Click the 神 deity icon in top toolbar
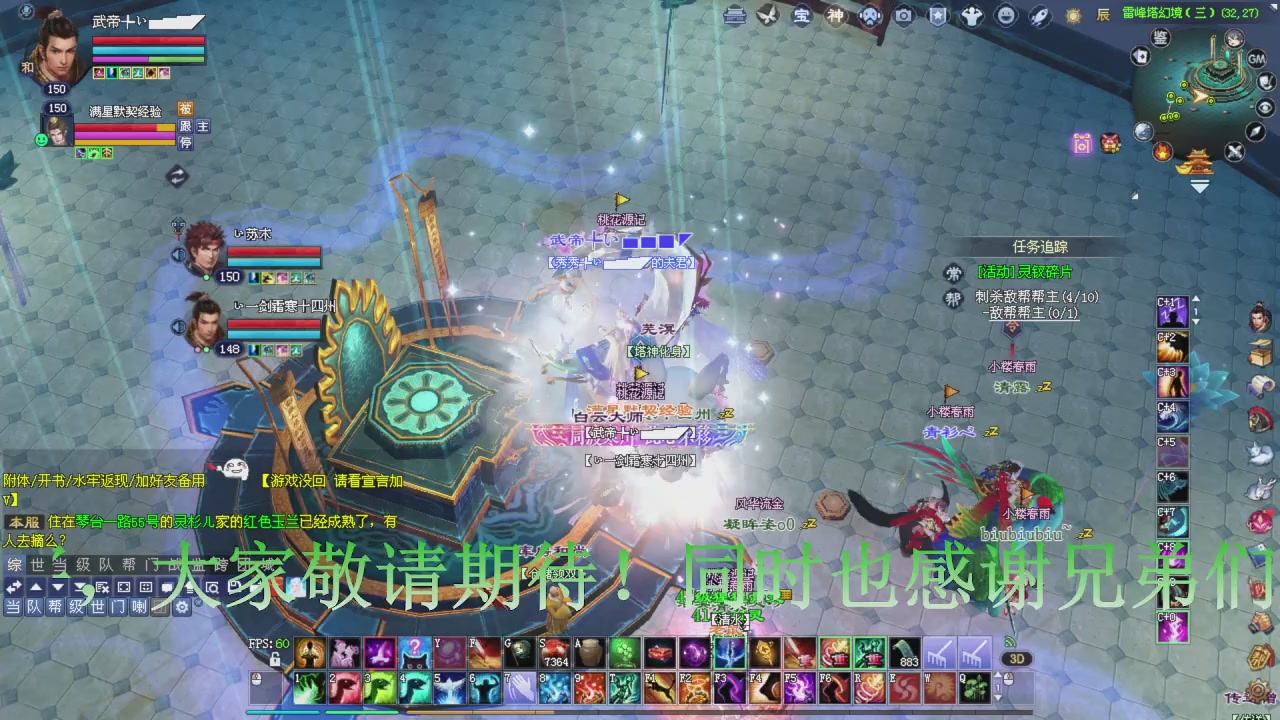The width and height of the screenshot is (1280, 720). coord(836,15)
